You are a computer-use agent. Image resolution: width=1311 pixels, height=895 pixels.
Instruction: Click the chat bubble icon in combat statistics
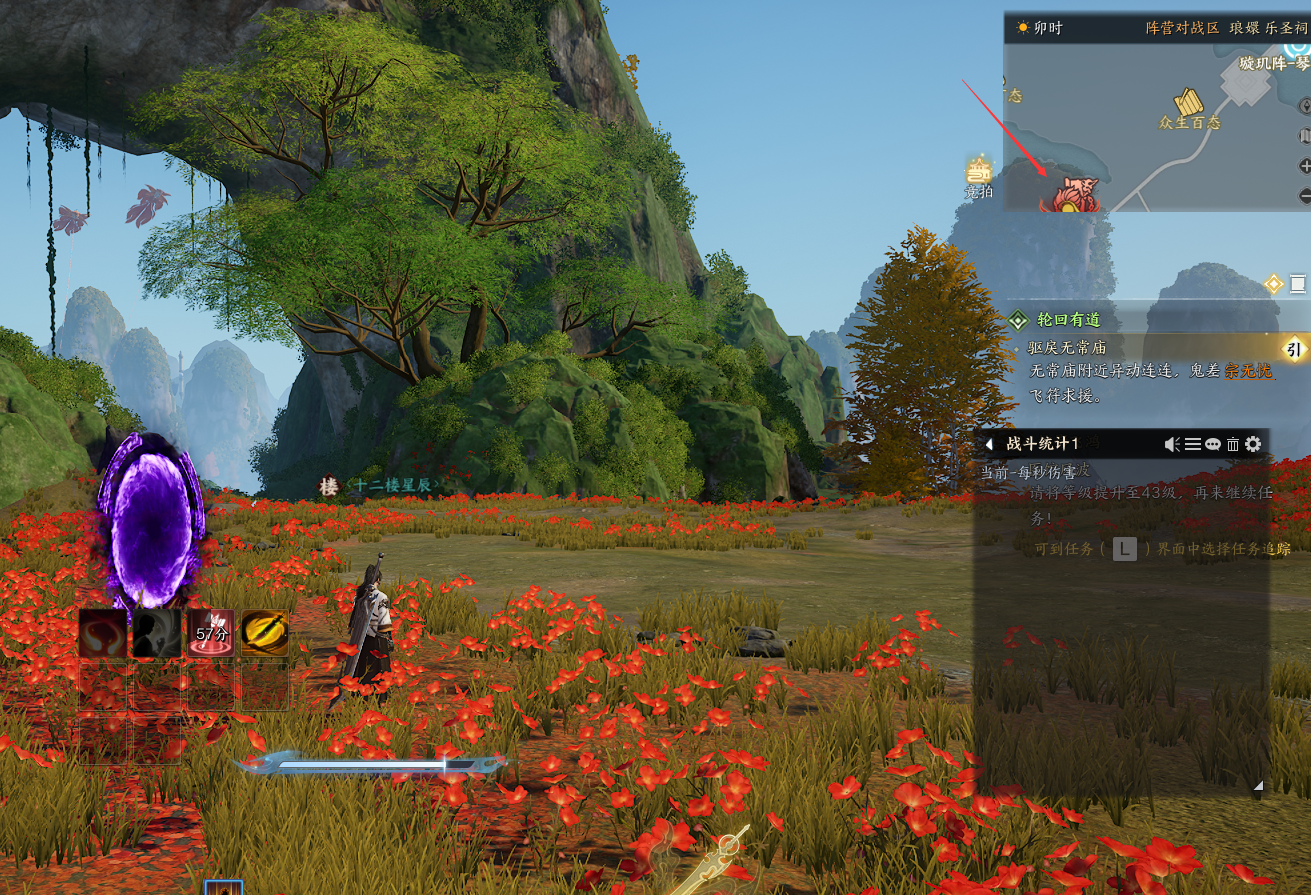[x=1213, y=444]
